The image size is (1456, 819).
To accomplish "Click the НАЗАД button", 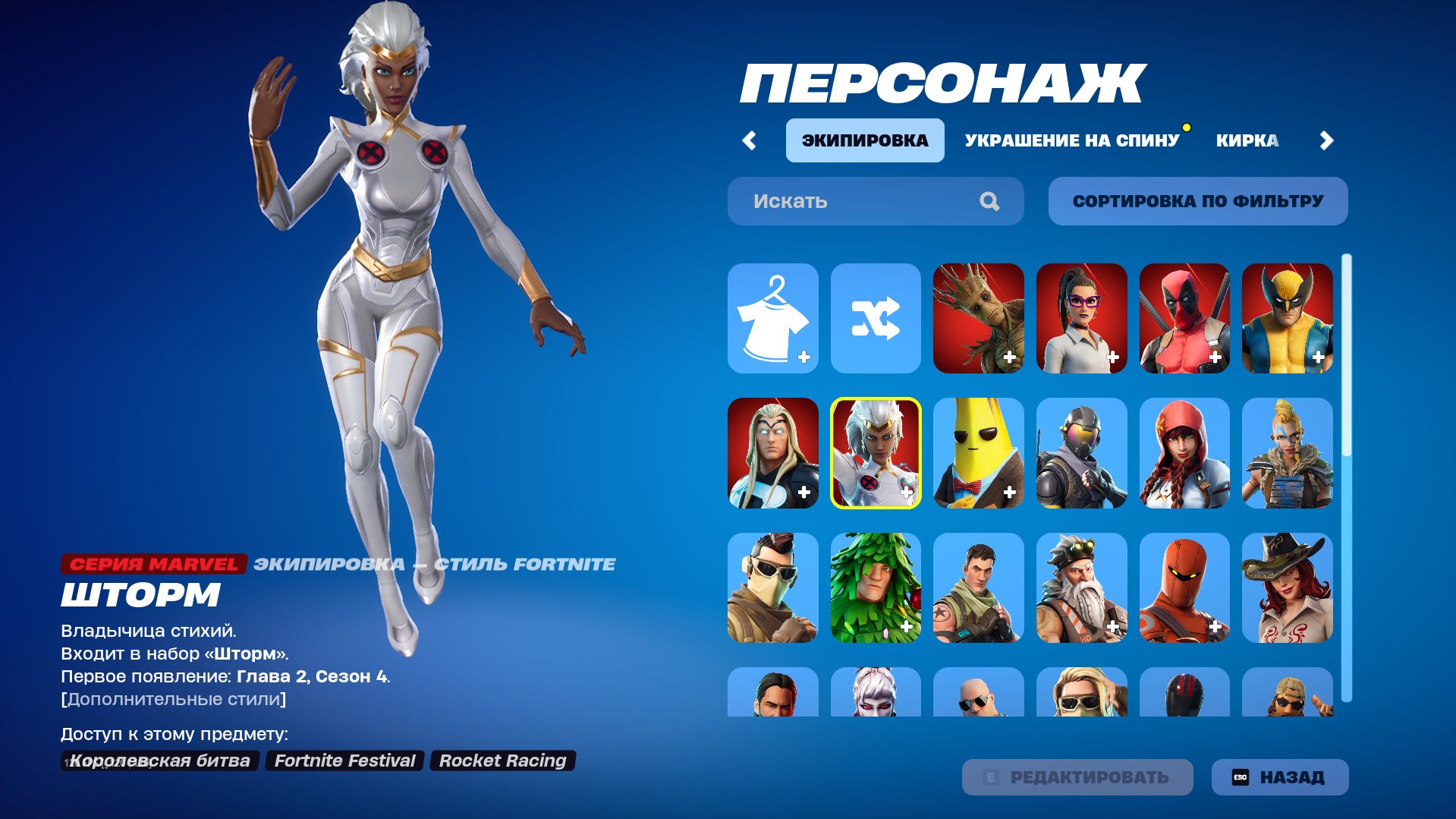I will pyautogui.click(x=1279, y=776).
